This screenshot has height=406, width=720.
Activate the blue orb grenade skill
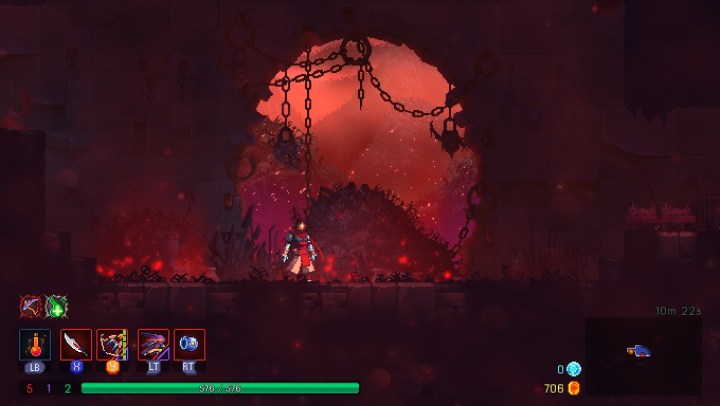[190, 344]
